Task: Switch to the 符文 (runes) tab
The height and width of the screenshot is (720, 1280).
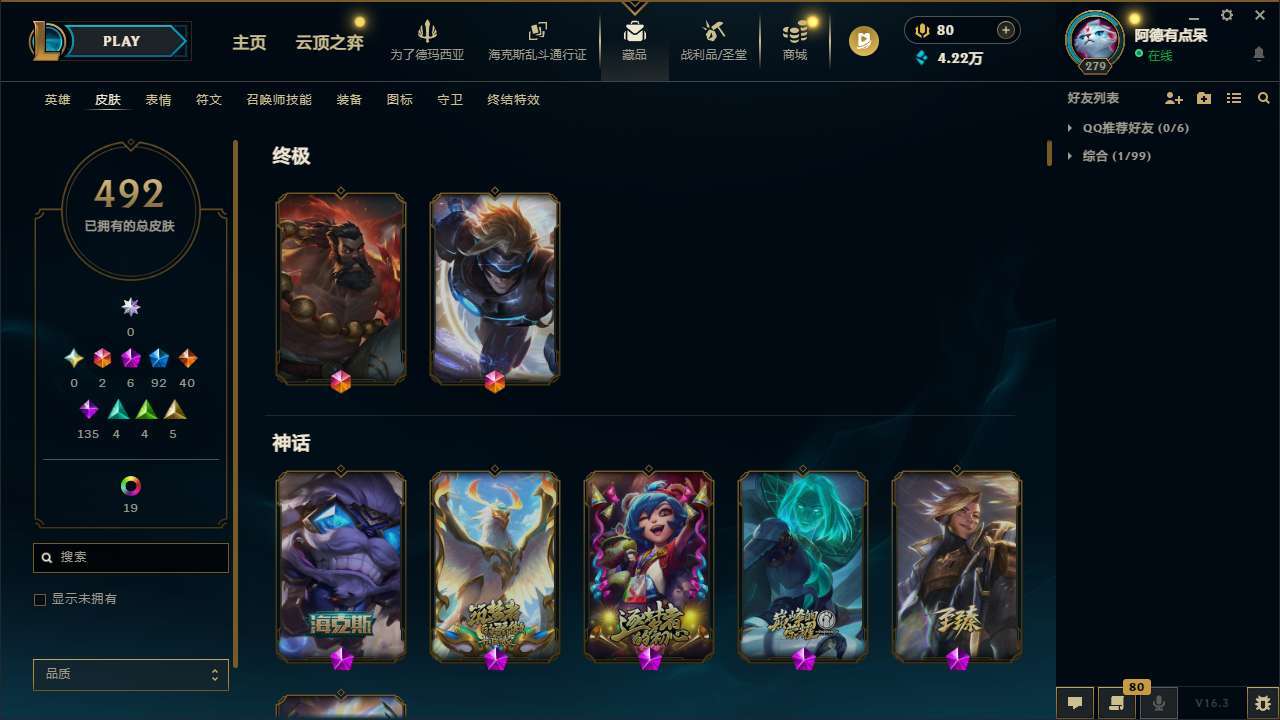Action: coord(208,100)
